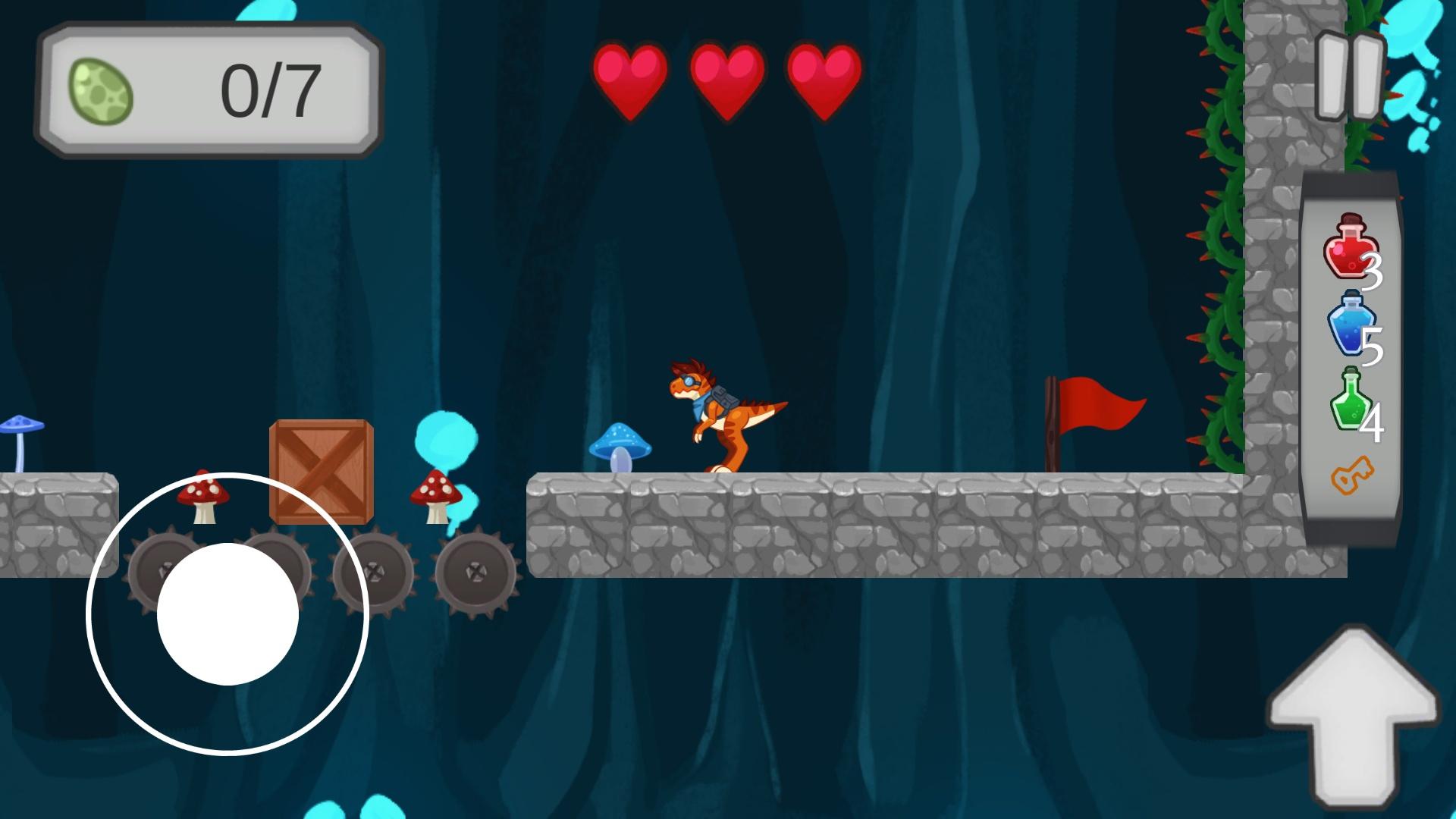Tap the white joystick knob
Viewport: 1456px width, 819px height.
227,613
